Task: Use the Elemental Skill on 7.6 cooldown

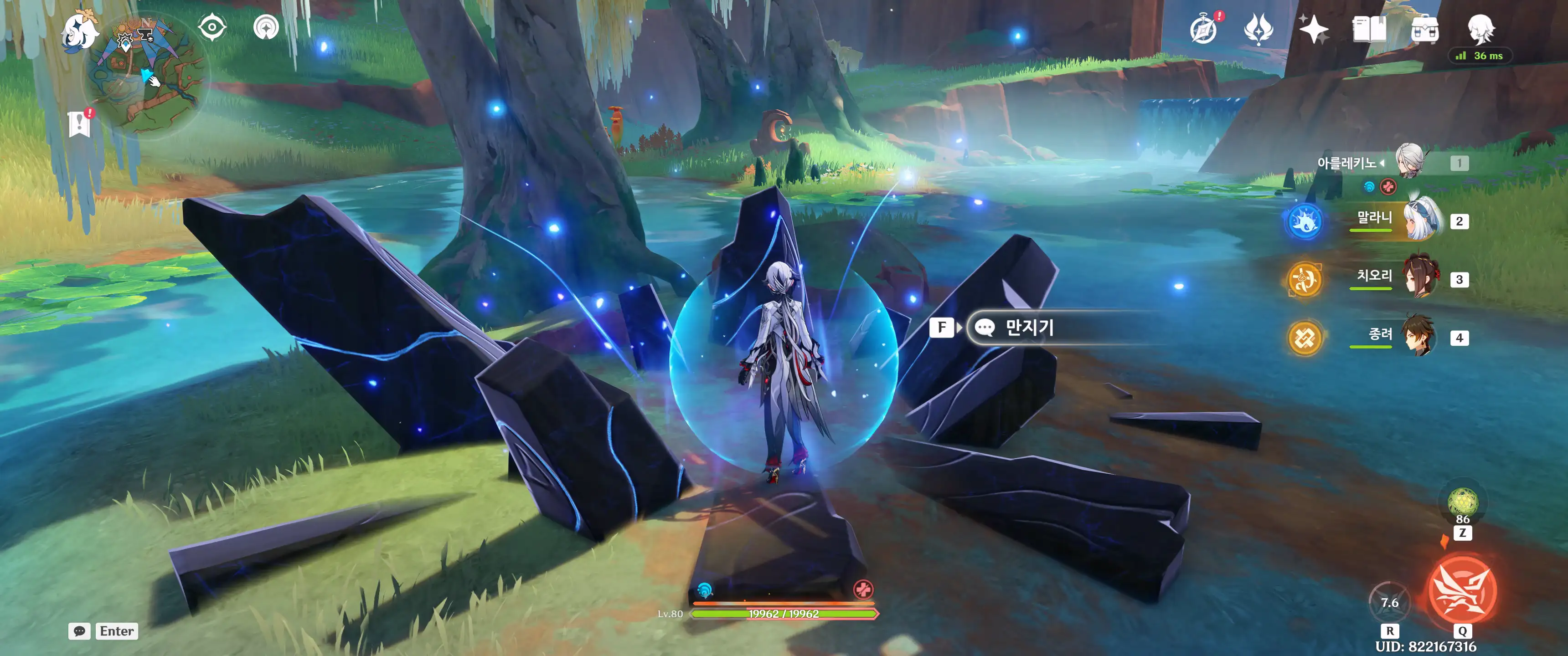Action: click(x=1389, y=602)
